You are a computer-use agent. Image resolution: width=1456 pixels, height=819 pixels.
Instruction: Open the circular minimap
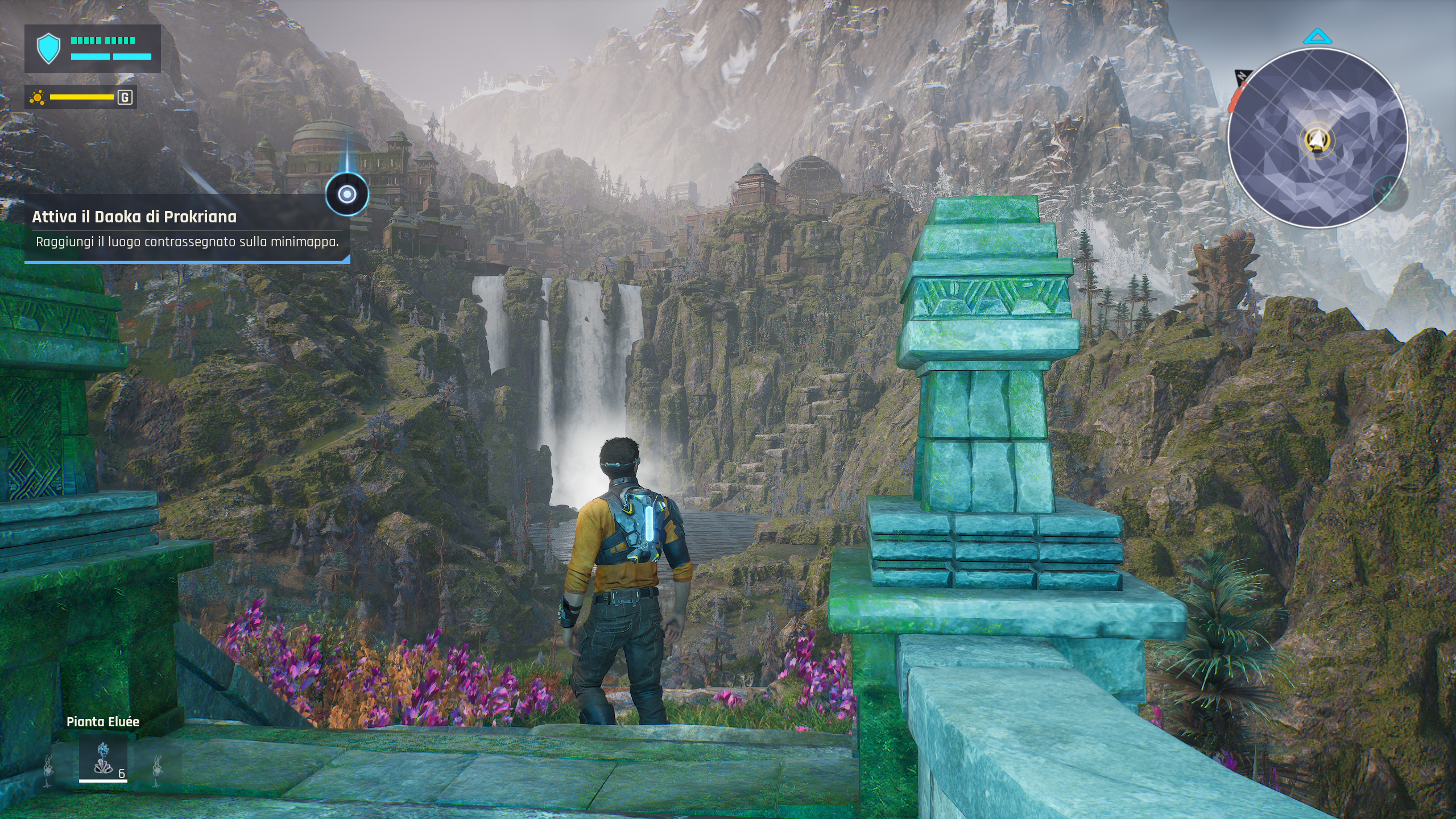point(1317,138)
